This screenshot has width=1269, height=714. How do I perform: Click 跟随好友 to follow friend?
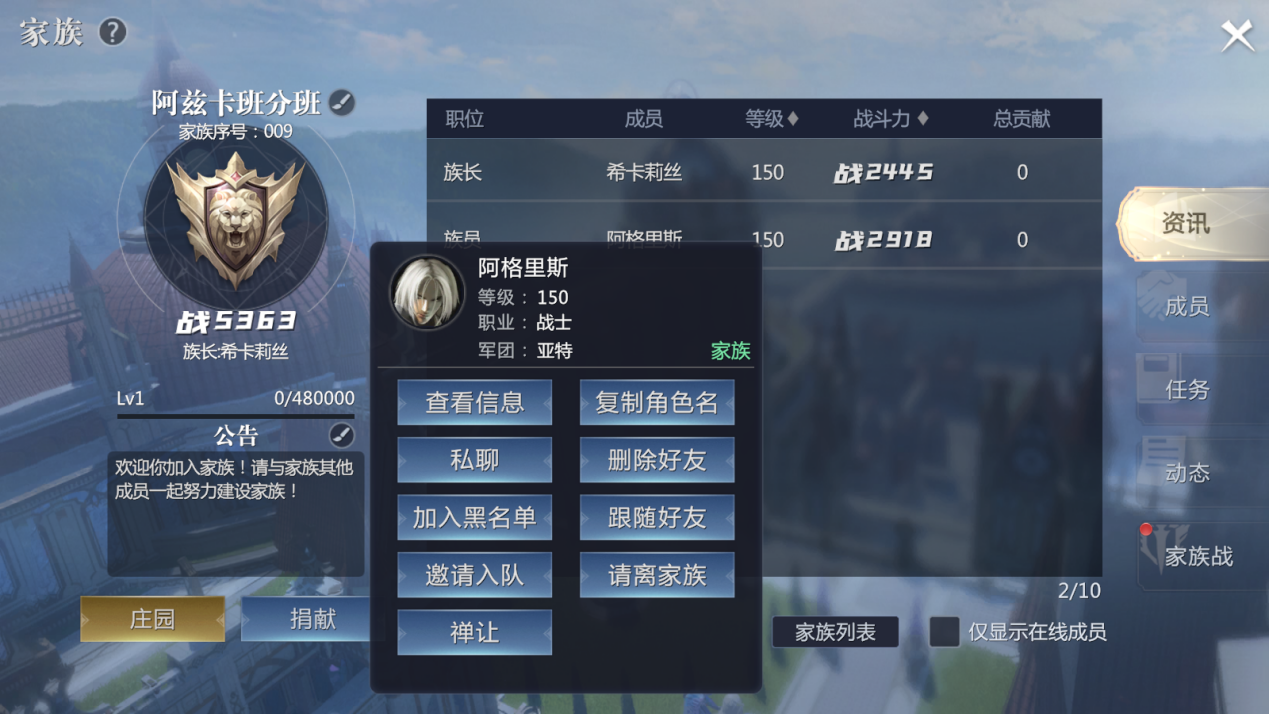657,517
